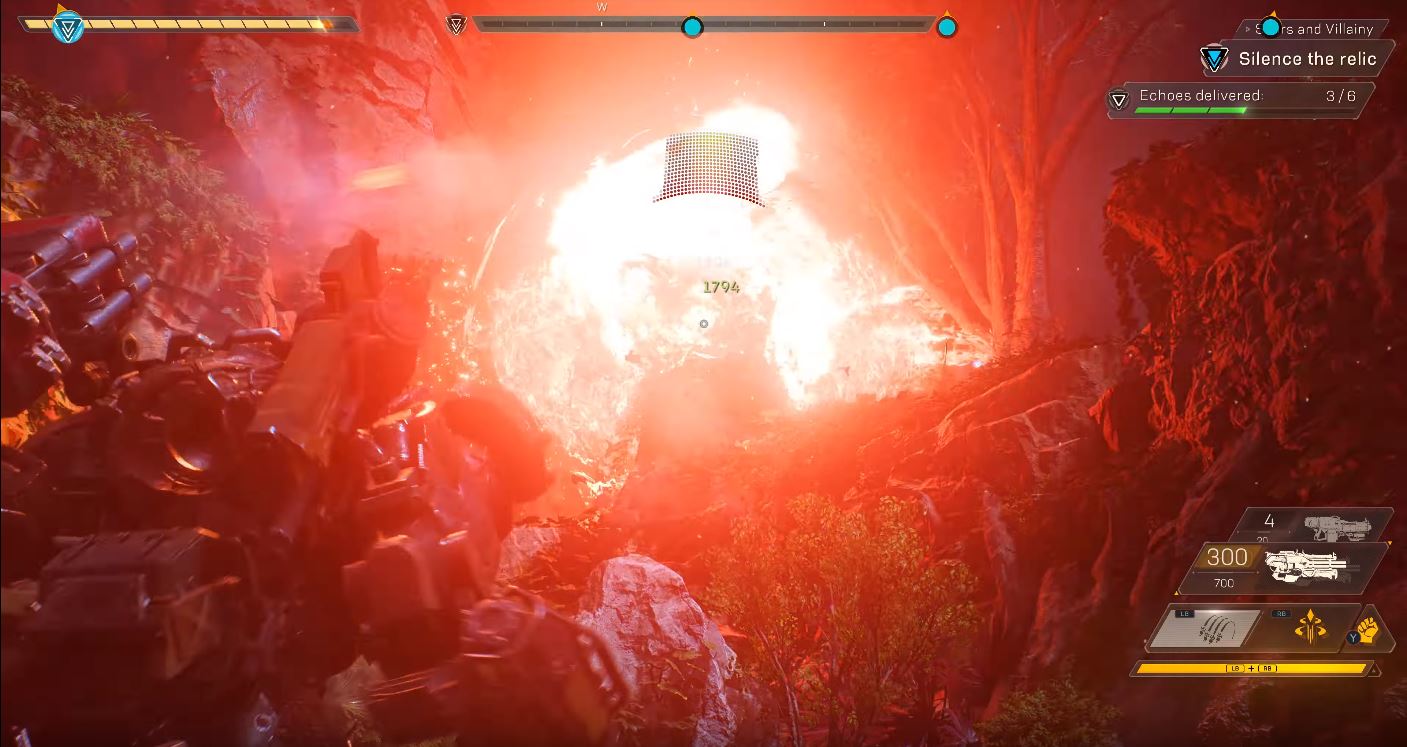Select the Silence the relic objective

coord(1306,59)
